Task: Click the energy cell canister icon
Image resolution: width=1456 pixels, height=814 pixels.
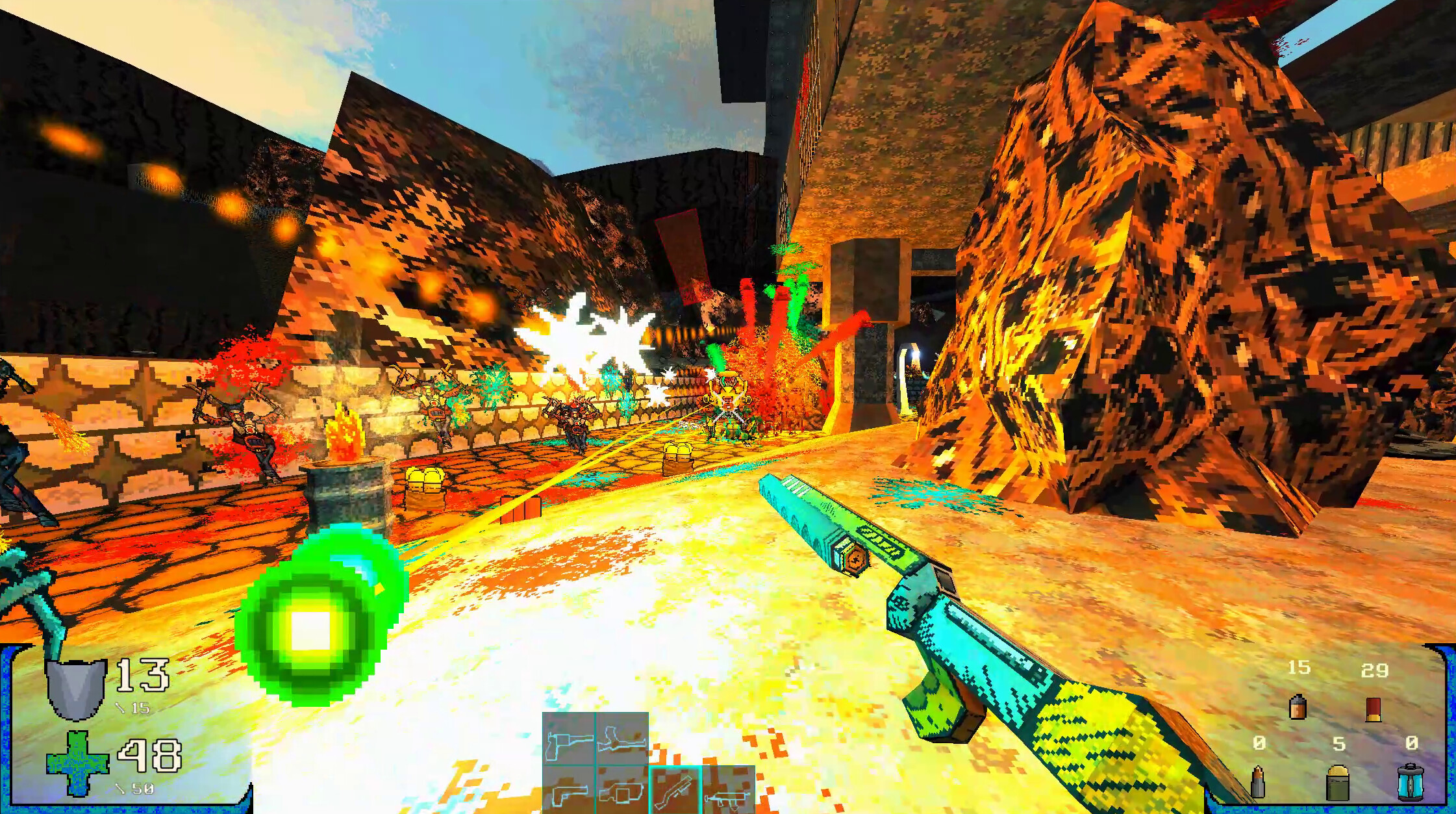Action: pos(1411,783)
